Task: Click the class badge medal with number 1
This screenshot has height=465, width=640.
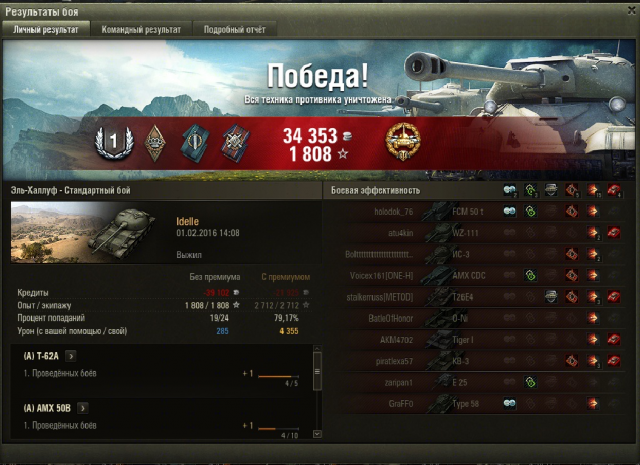Action: click(113, 142)
